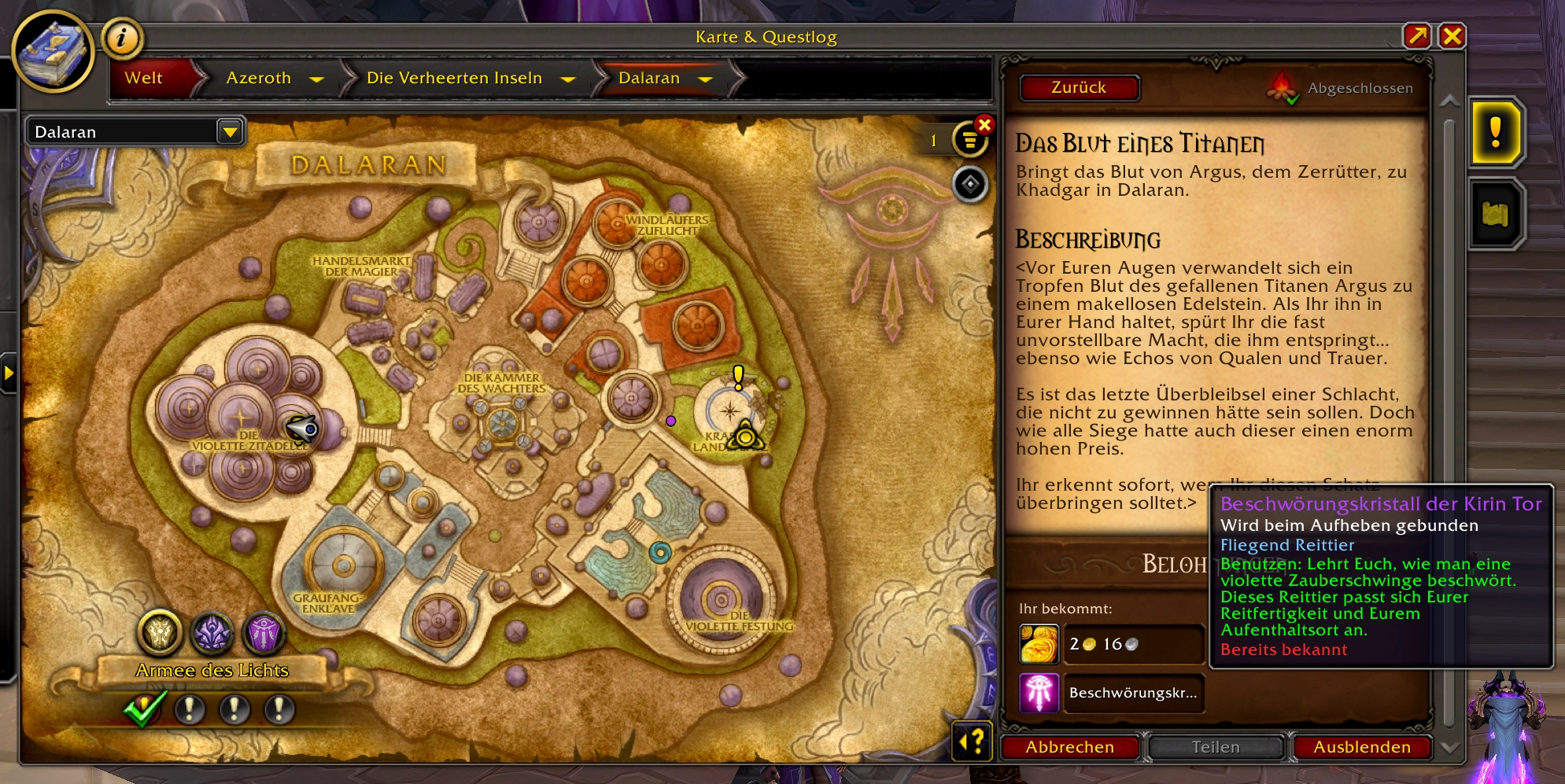This screenshot has width=1565, height=784.
Task: Click the waypoint tracking icon below the quest filter
Action: pos(970,184)
